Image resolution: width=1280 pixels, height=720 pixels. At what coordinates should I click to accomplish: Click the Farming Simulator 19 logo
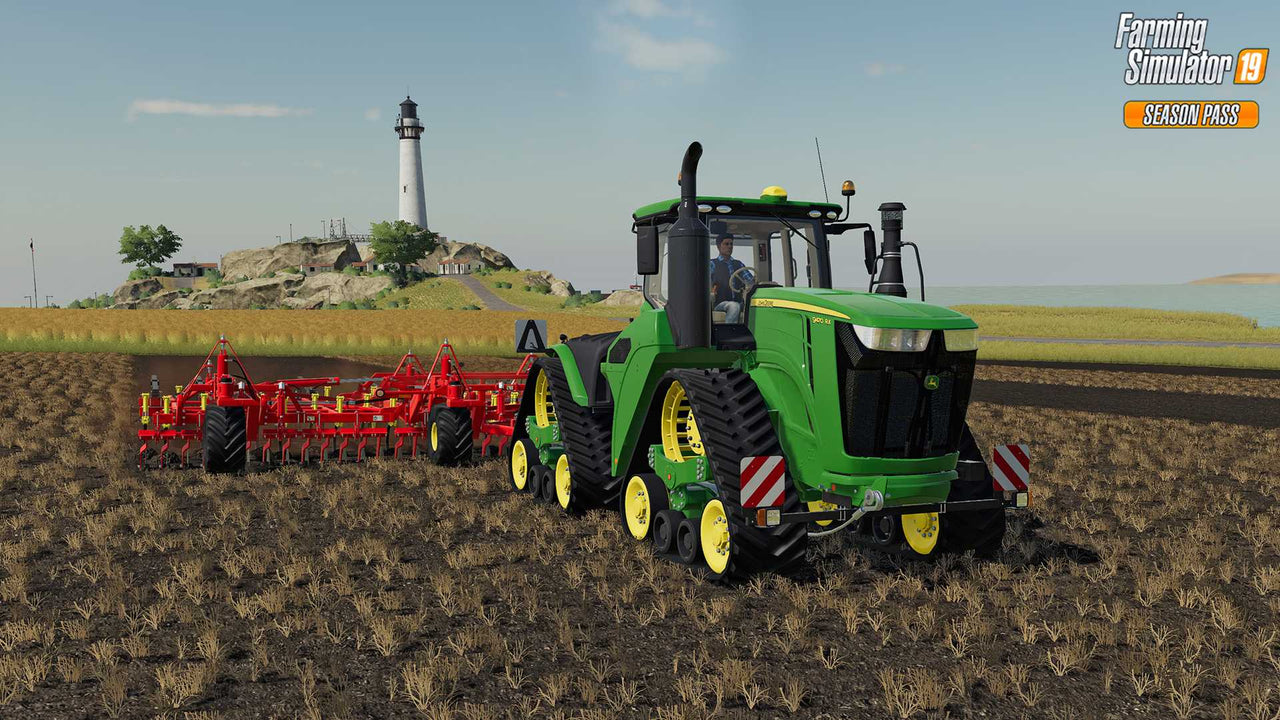pos(1190,50)
